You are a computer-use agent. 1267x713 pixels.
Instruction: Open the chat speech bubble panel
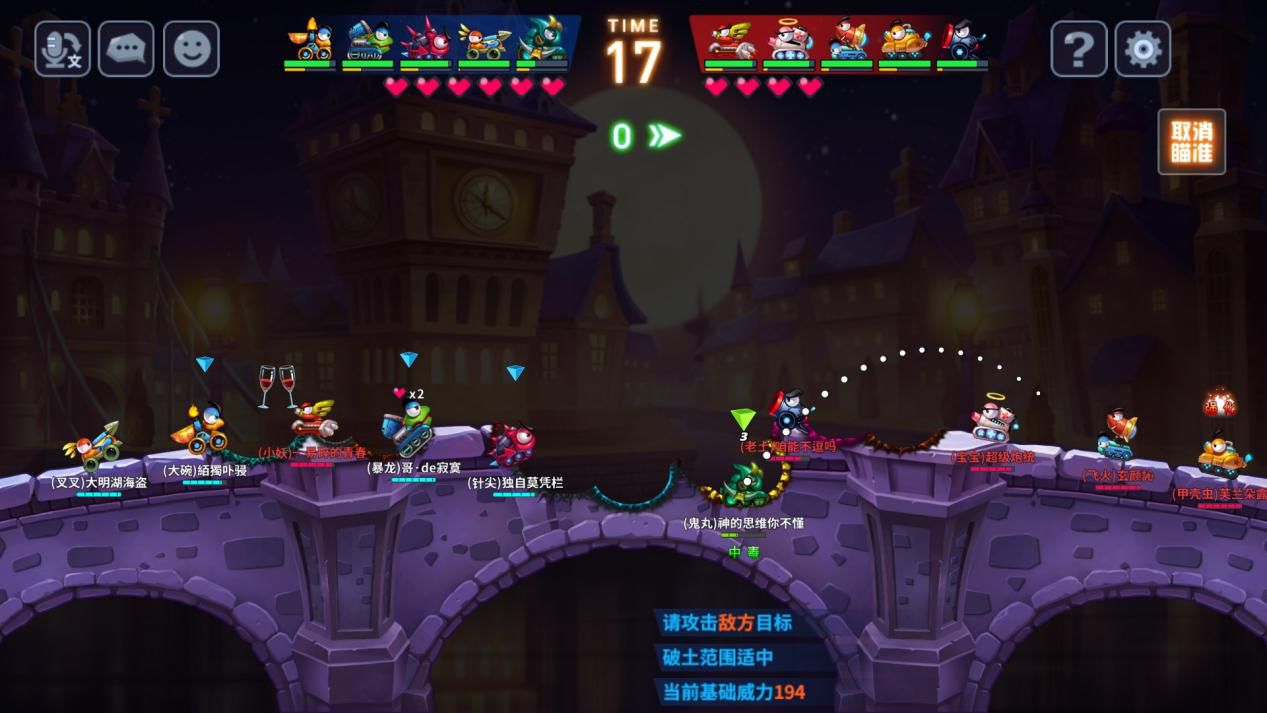pos(126,49)
